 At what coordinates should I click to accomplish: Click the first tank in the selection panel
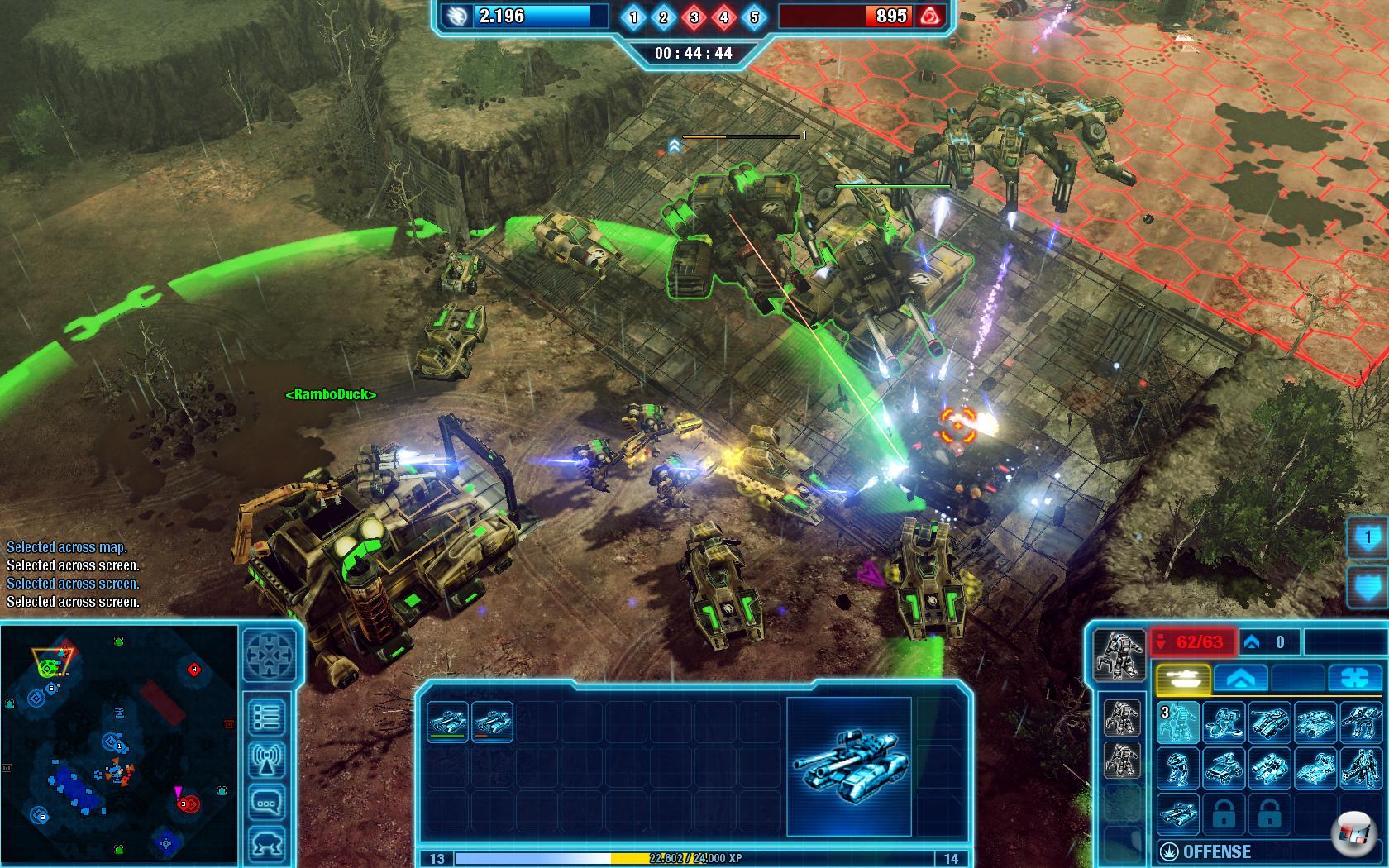point(447,721)
